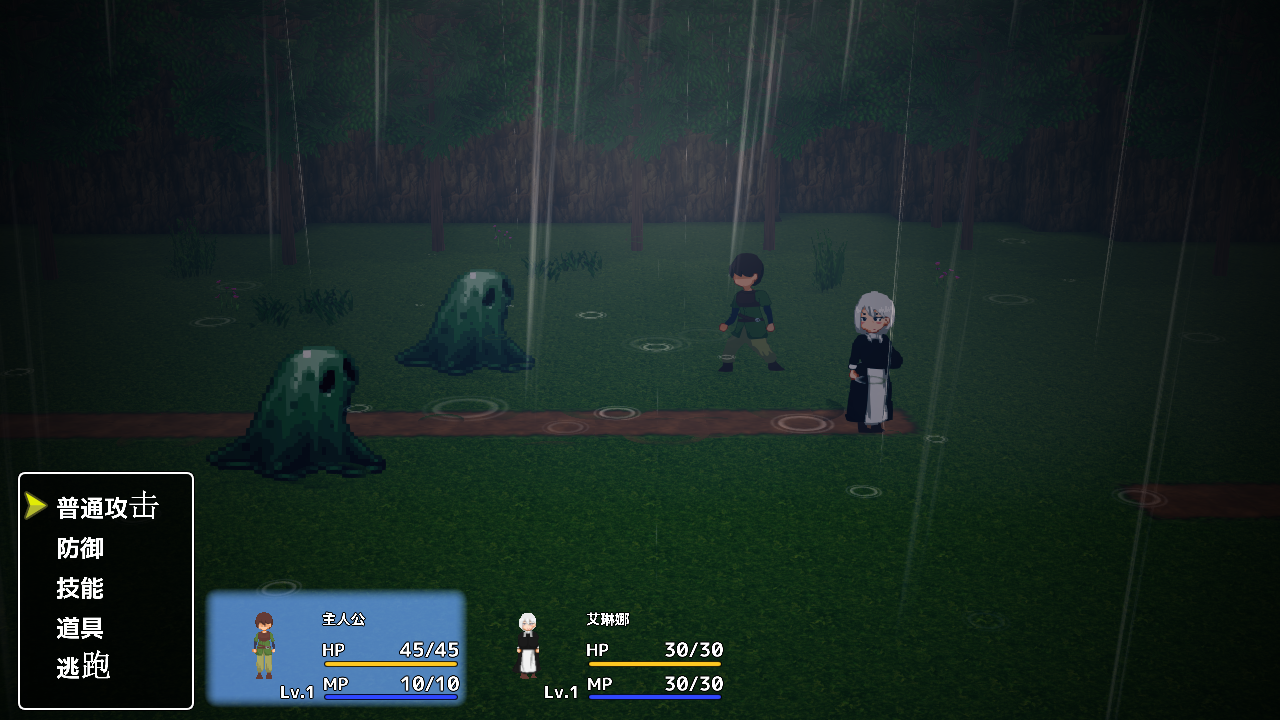
Task: Open the 道具 items menu
Action: [x=80, y=628]
